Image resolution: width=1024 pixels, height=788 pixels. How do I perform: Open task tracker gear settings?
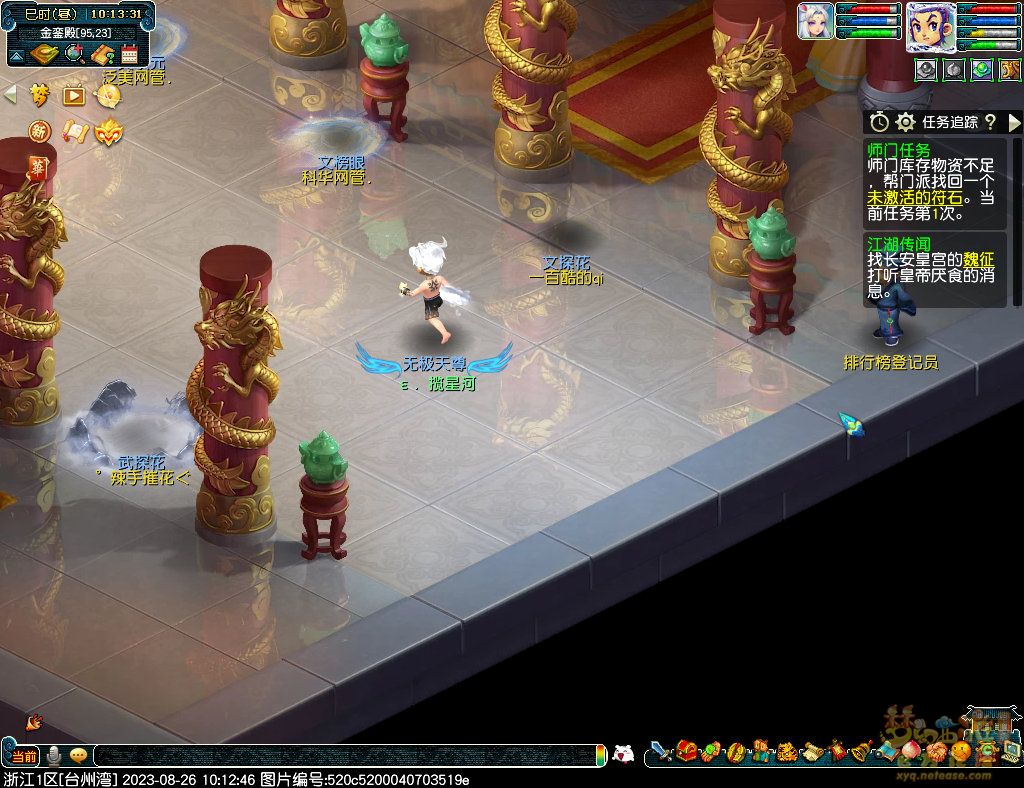(x=906, y=122)
